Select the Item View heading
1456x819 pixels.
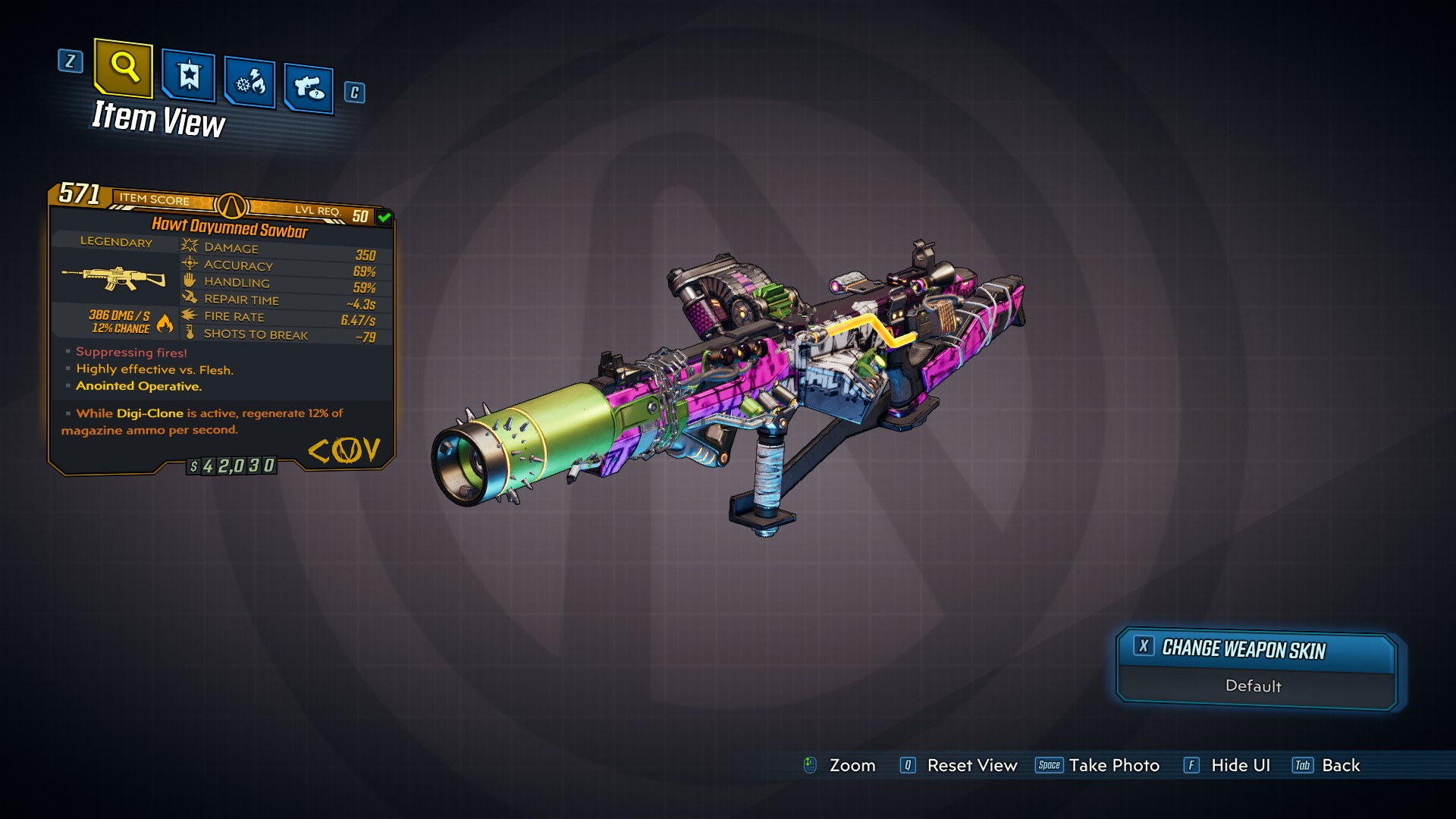click(158, 119)
